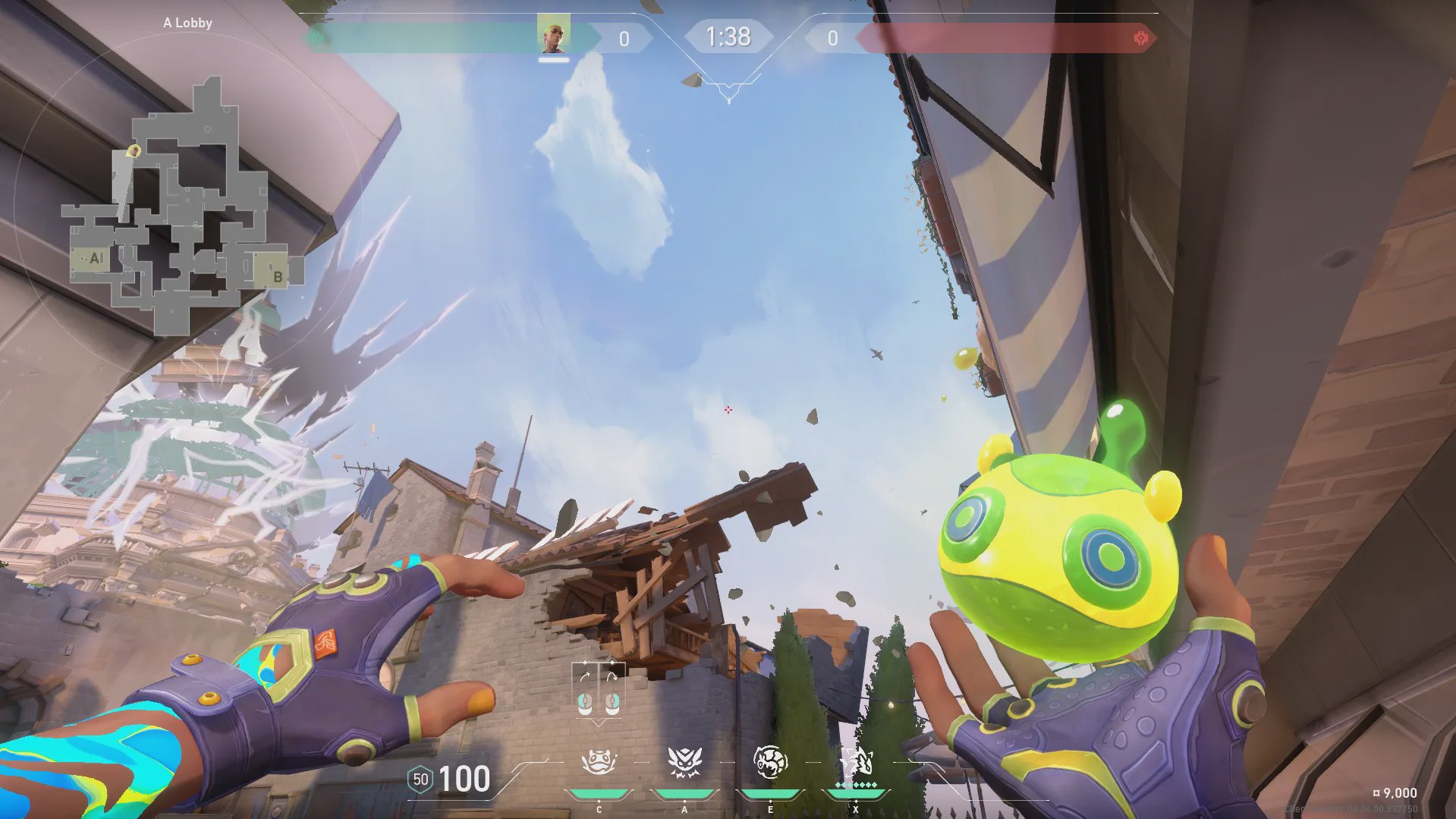Image resolution: width=1456 pixels, height=819 pixels.
Task: Click the hexagonal shield armor icon
Action: tap(420, 780)
